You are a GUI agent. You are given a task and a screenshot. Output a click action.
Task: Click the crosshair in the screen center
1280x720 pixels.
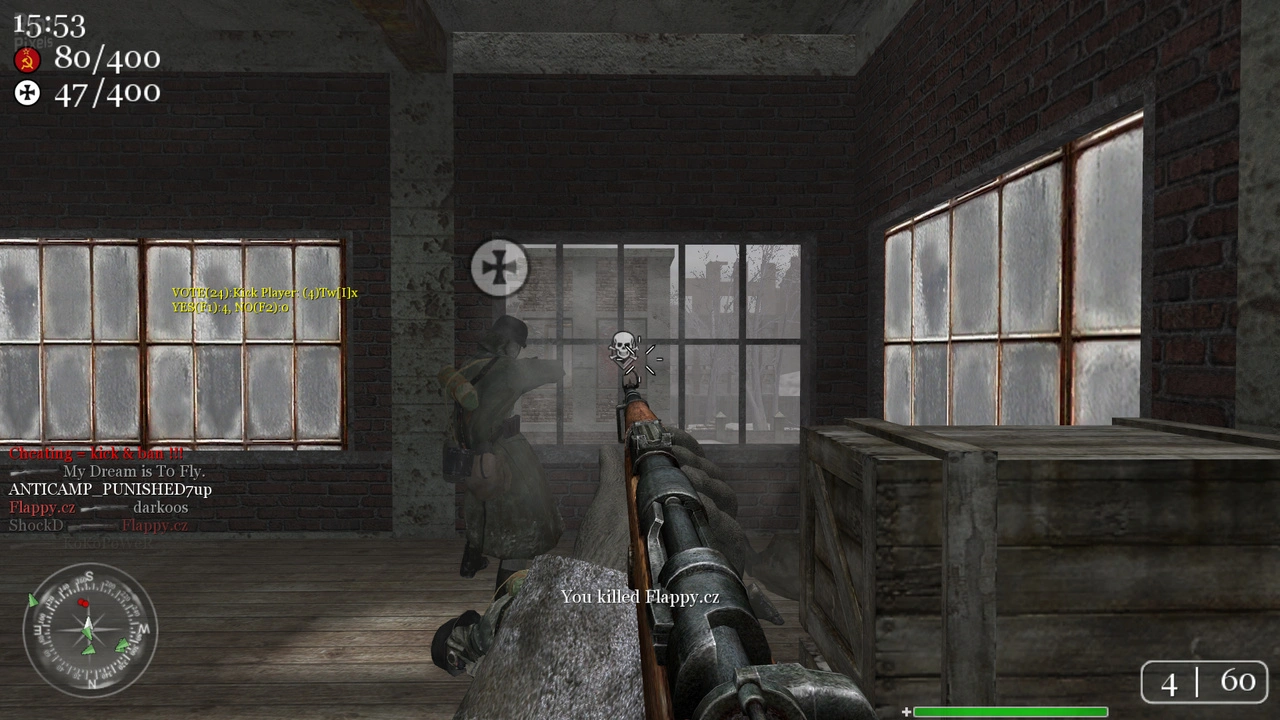tap(640, 360)
